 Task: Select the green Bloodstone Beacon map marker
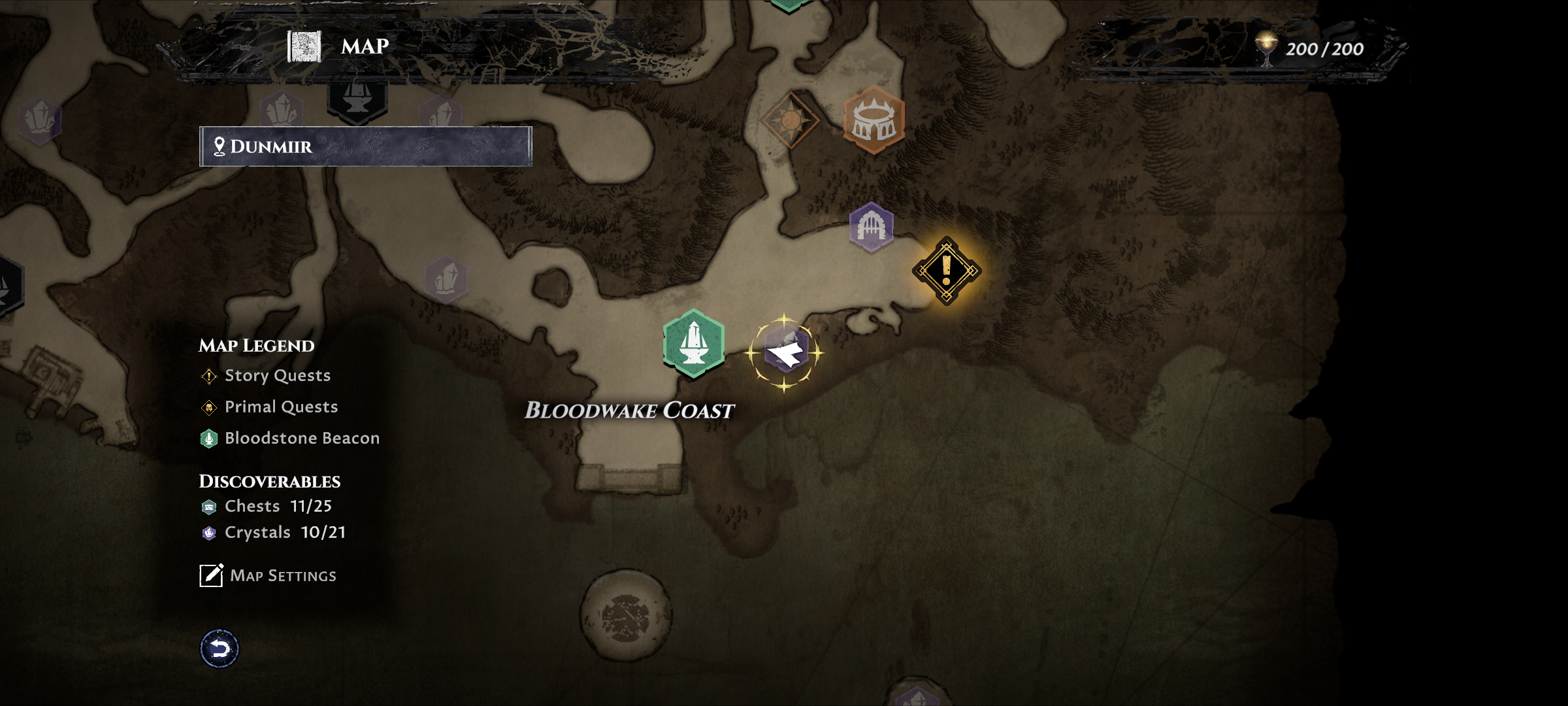click(693, 343)
